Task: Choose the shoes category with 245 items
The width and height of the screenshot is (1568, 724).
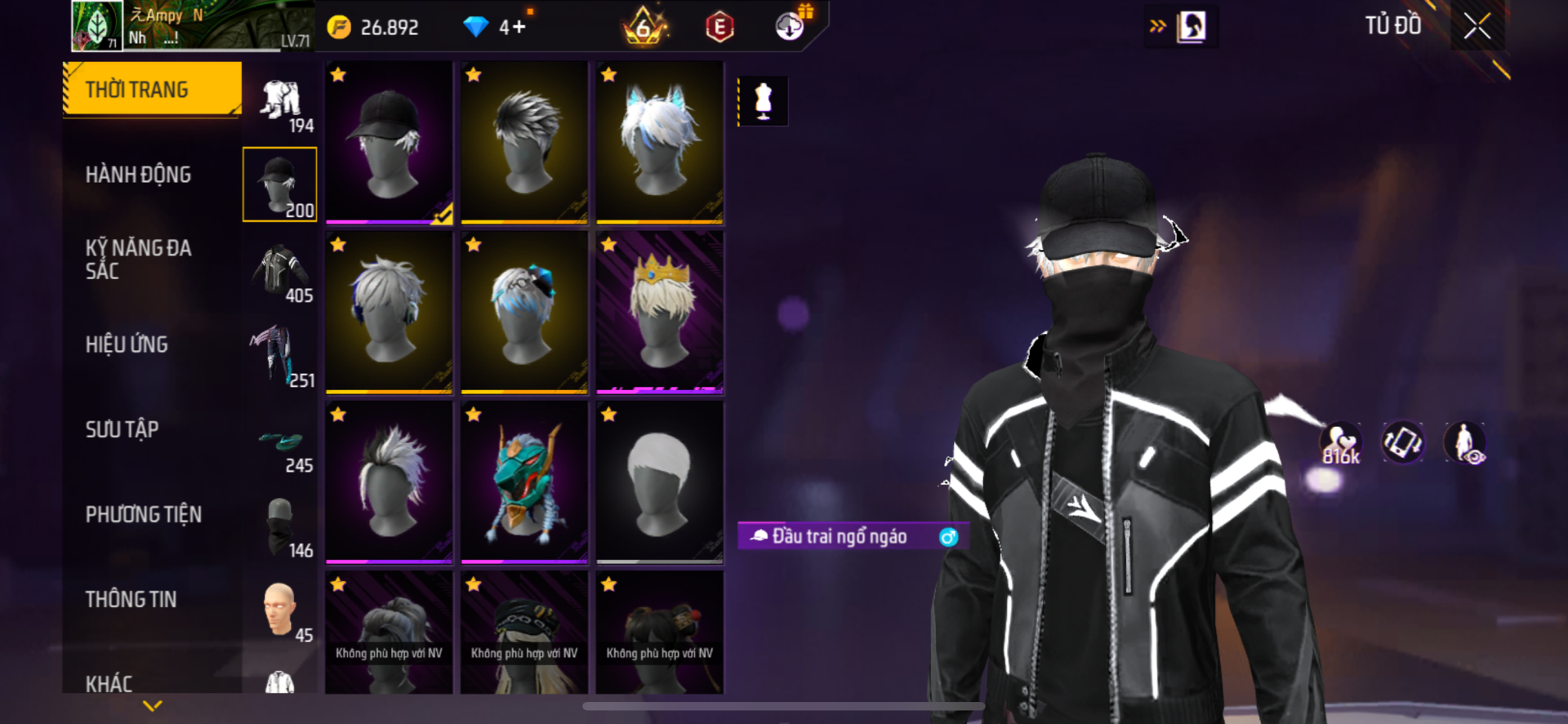Action: click(280, 445)
